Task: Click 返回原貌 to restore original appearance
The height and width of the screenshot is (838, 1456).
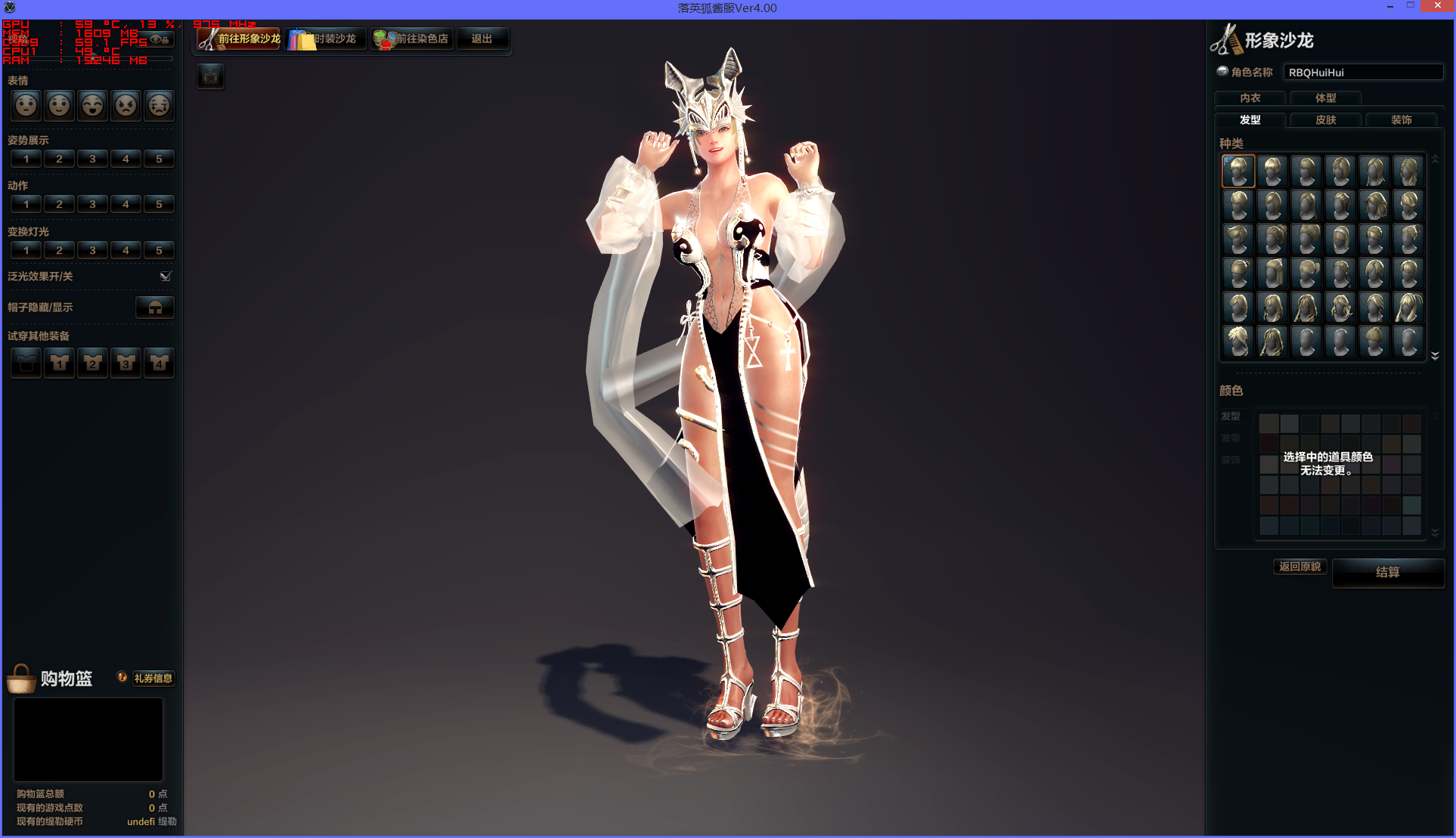Action: (1300, 566)
